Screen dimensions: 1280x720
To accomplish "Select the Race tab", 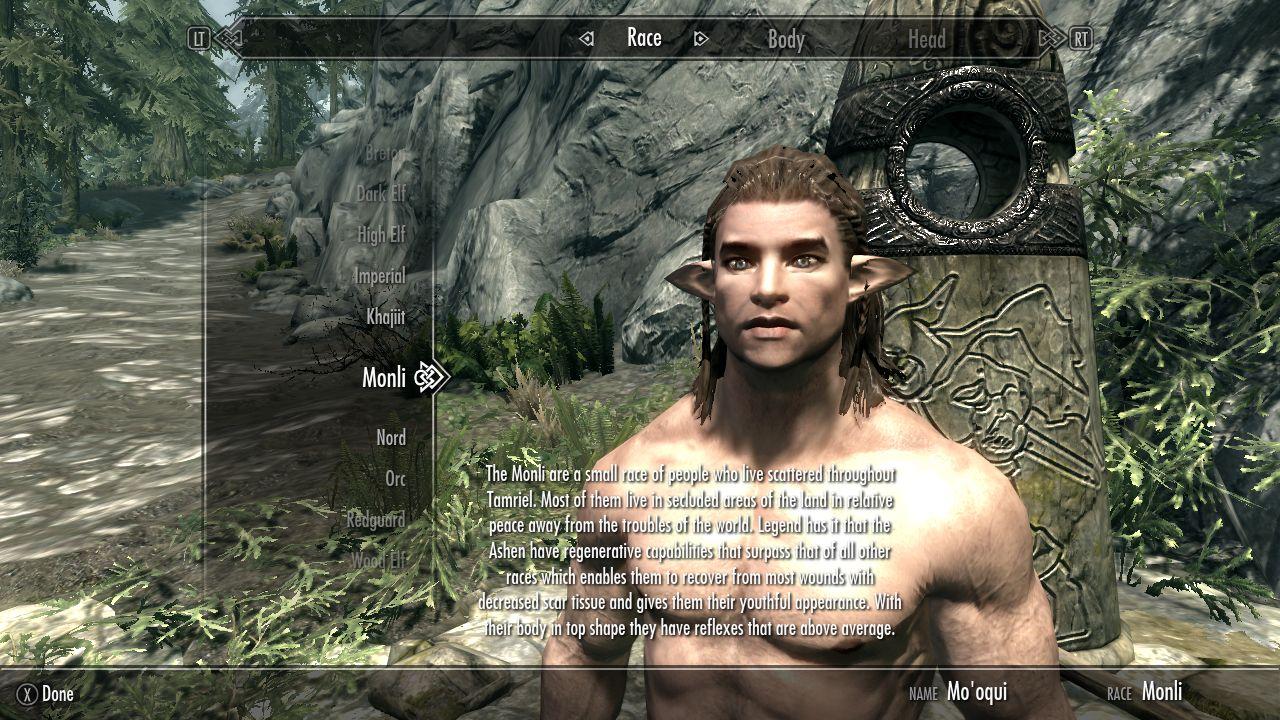I will point(644,38).
